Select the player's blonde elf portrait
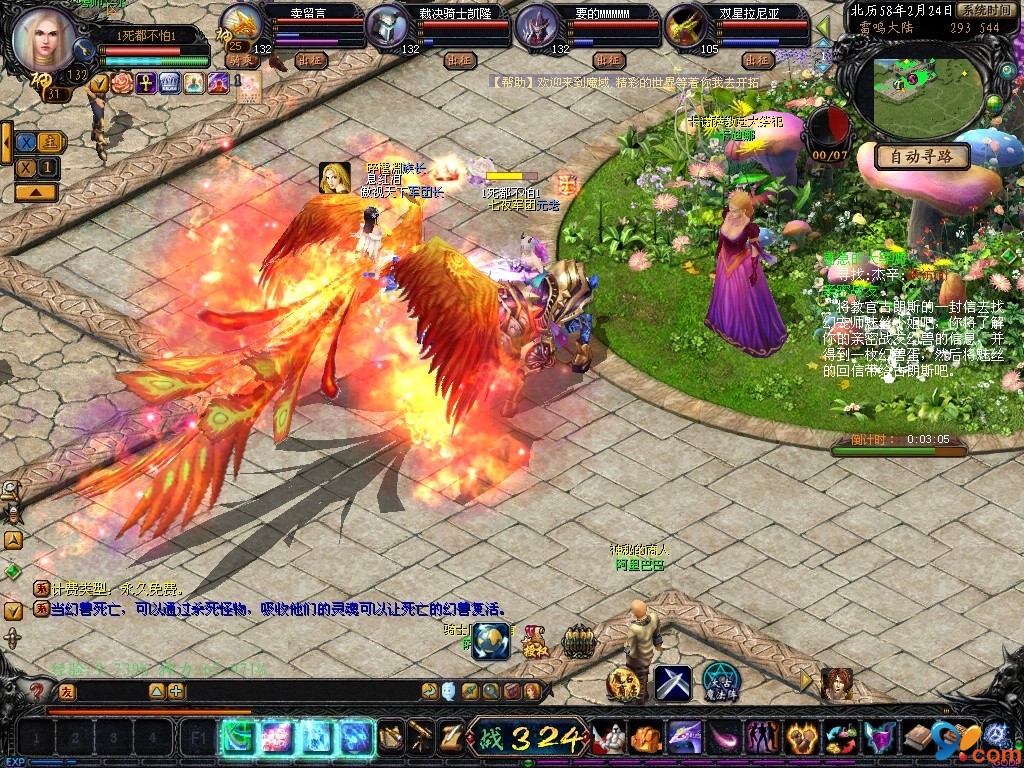 coord(45,38)
